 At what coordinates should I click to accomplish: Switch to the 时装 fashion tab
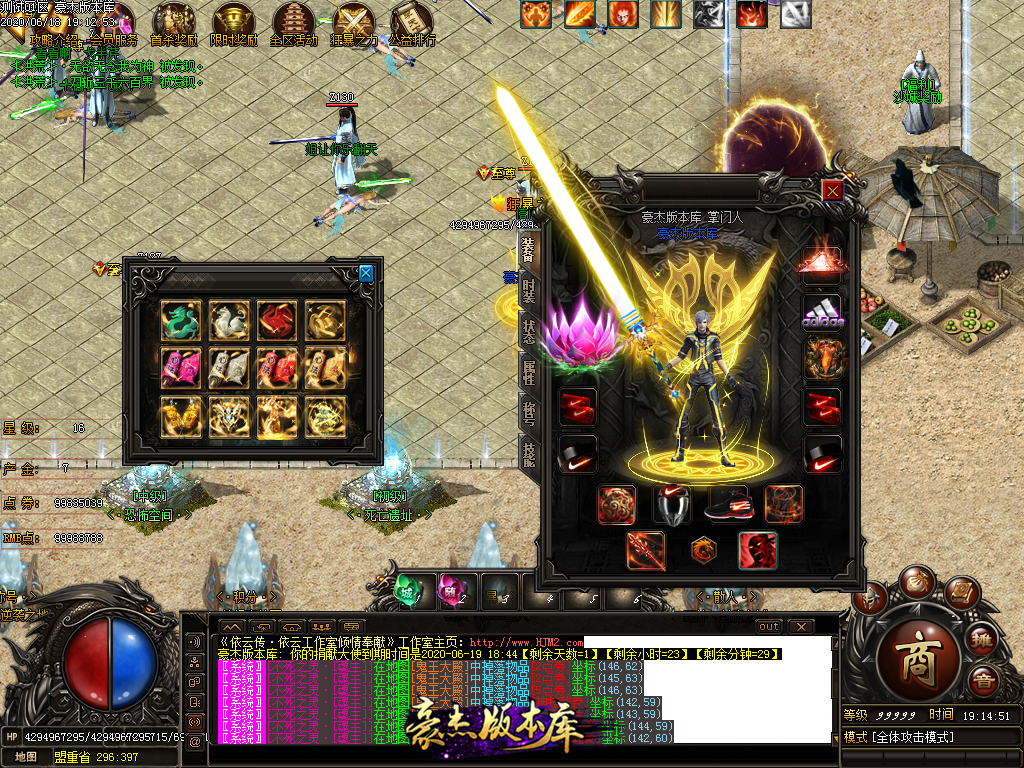(528, 291)
